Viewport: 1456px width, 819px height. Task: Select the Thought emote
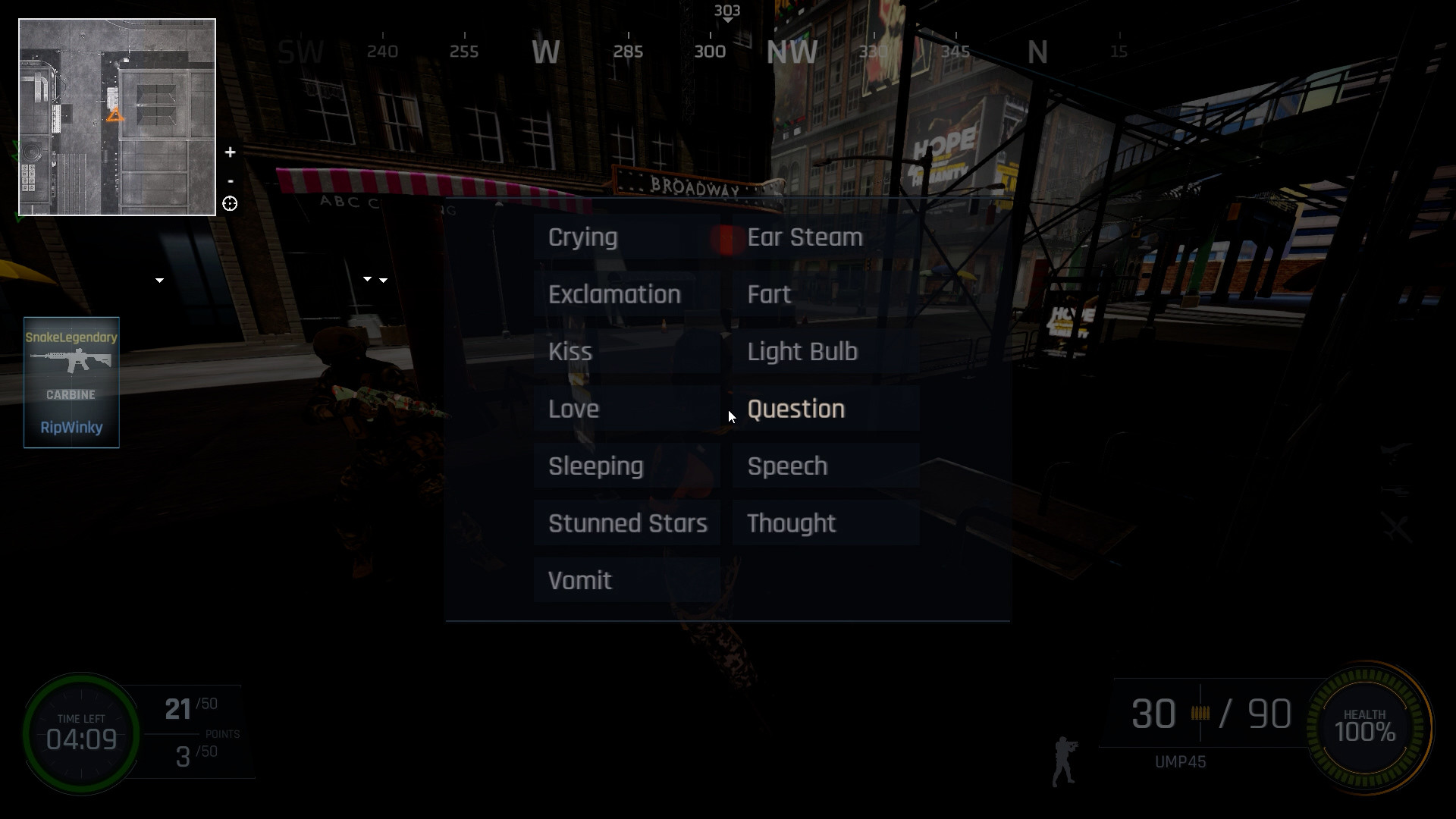(790, 522)
